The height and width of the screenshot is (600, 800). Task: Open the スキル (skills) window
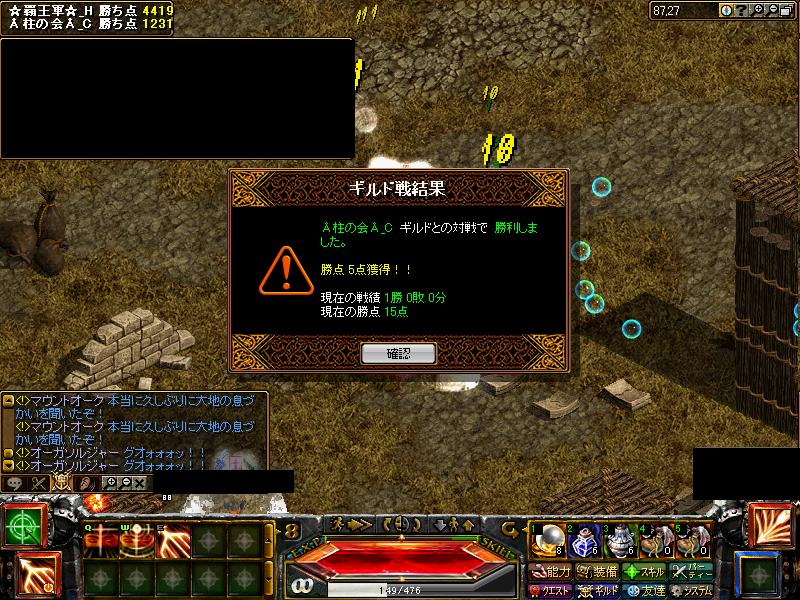645,572
